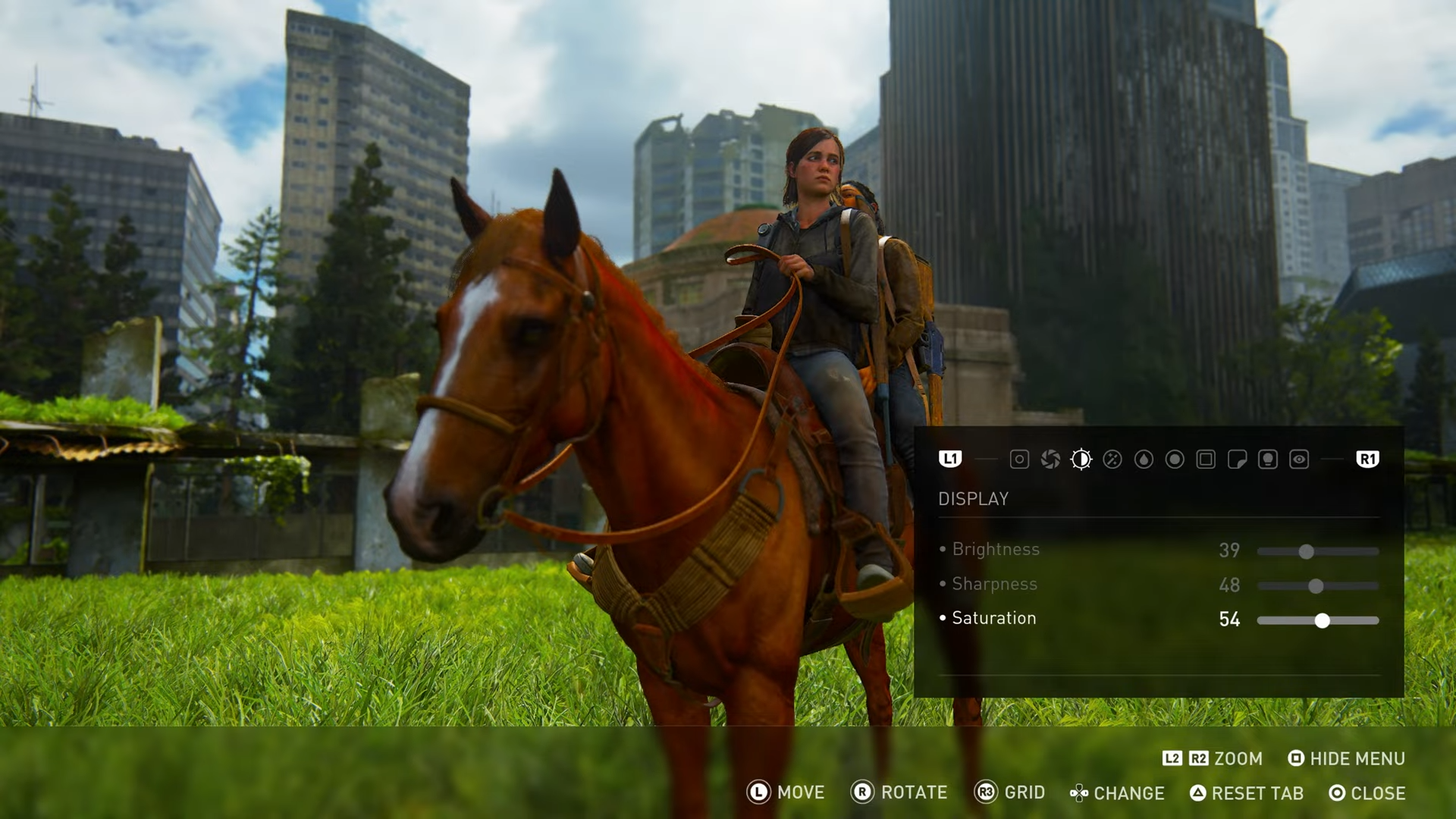Open the filled circle tab
The height and width of the screenshot is (819, 1456).
pos(1175,460)
